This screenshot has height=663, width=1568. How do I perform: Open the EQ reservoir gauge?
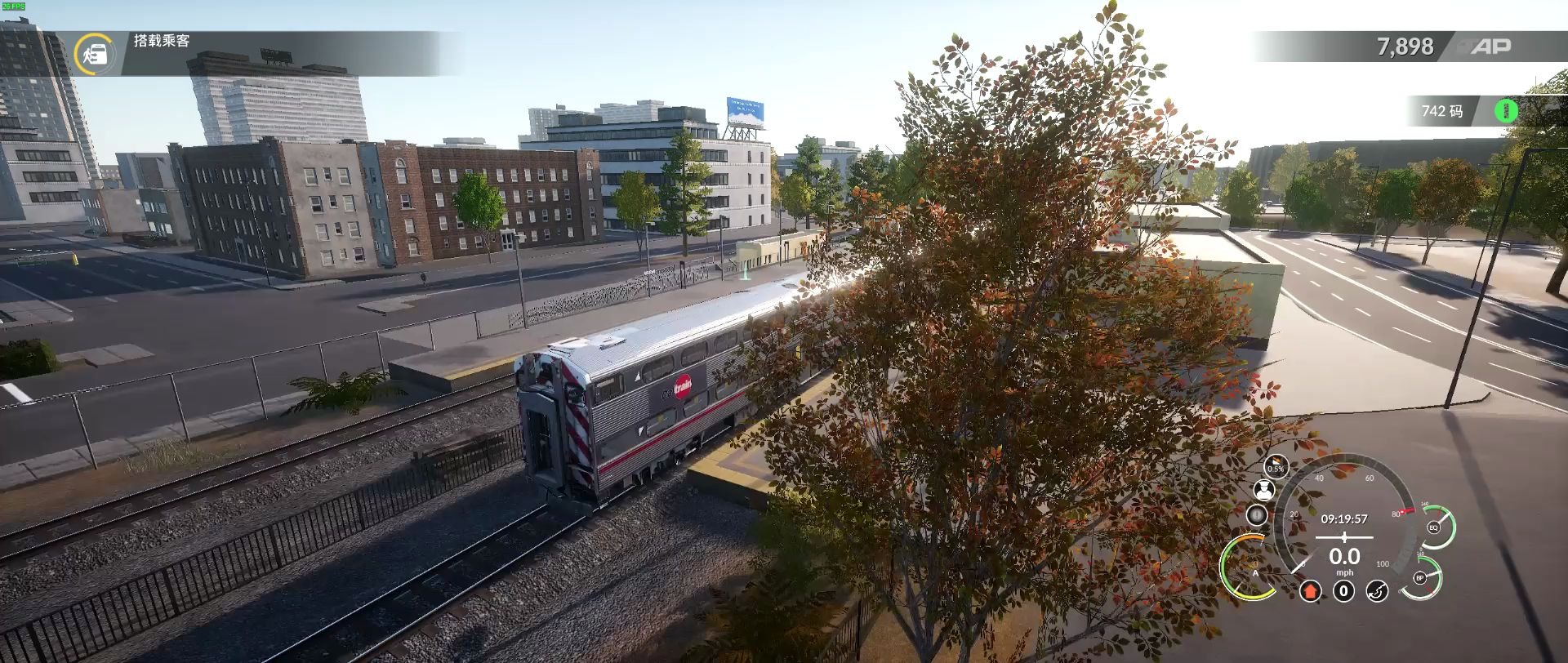click(x=1433, y=527)
